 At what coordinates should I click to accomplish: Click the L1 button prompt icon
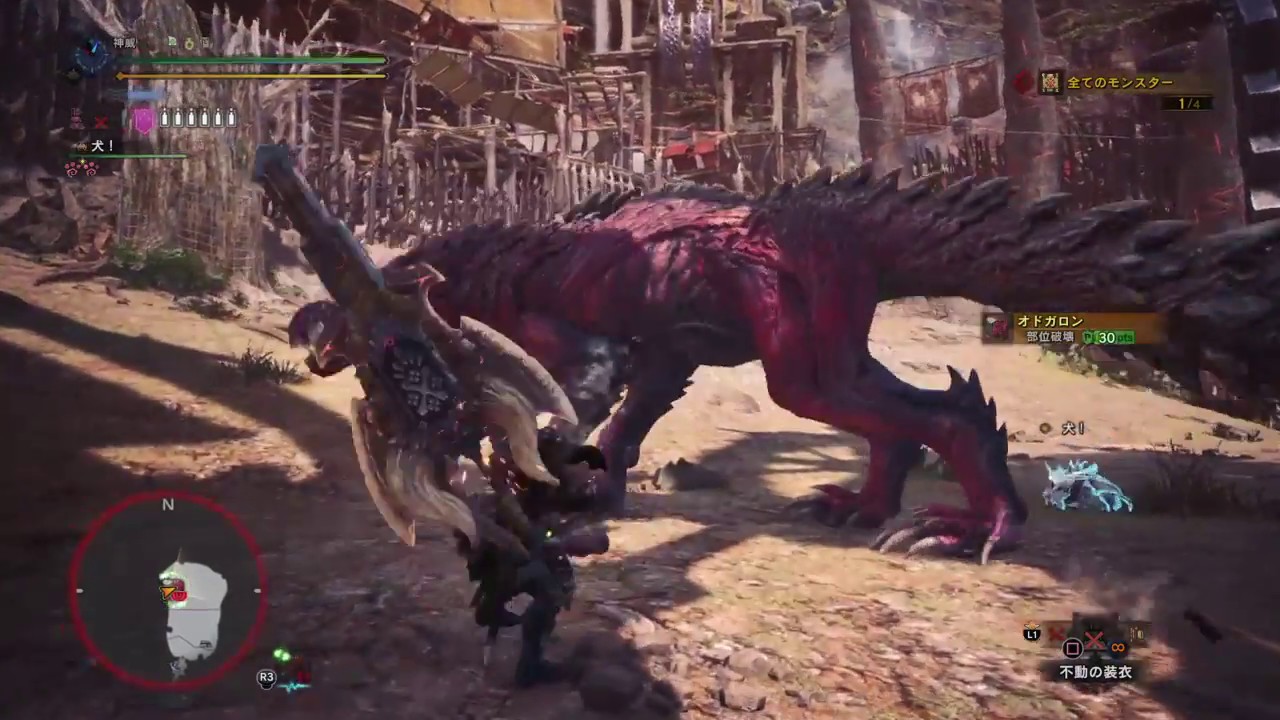1032,634
